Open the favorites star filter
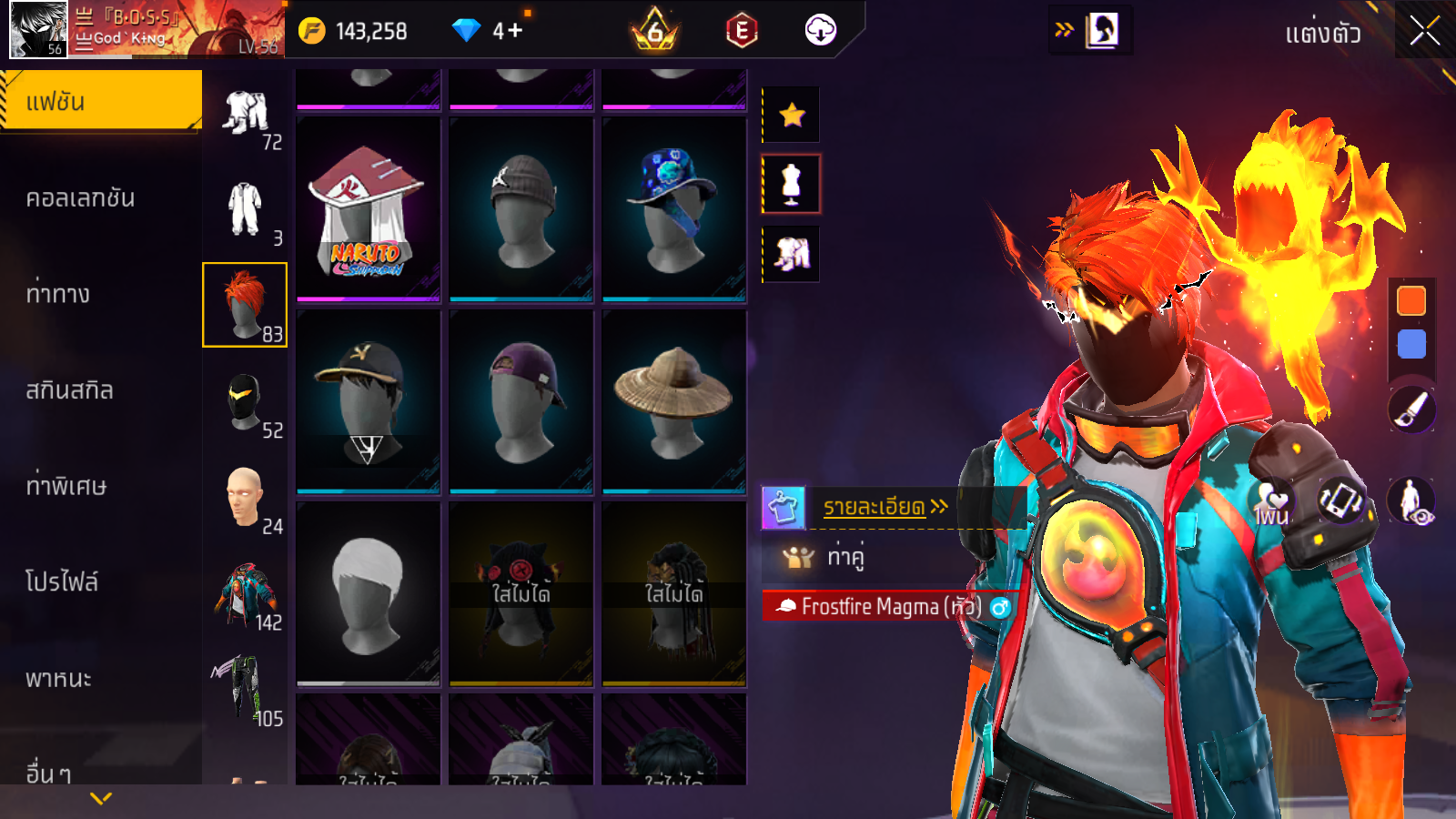The image size is (1456, 819). click(792, 115)
